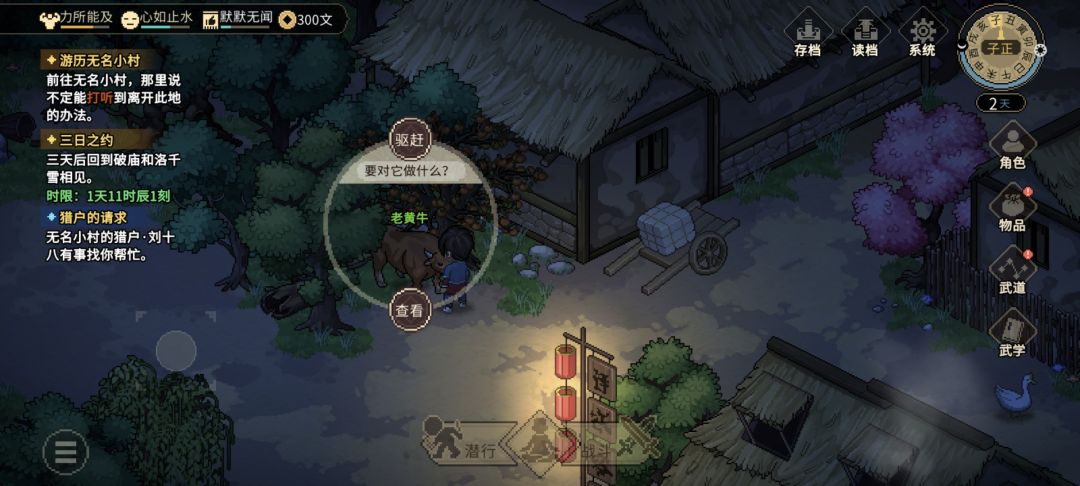Activate the meditation pose button
1080x486 pixels.
(x=539, y=441)
